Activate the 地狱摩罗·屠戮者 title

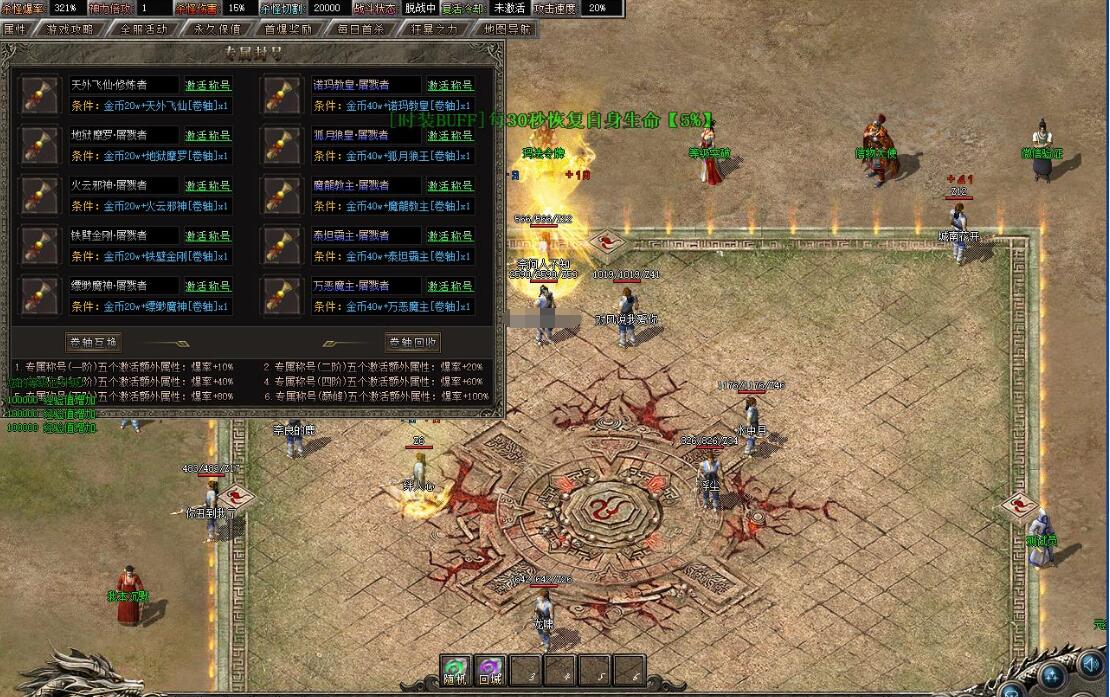point(208,135)
